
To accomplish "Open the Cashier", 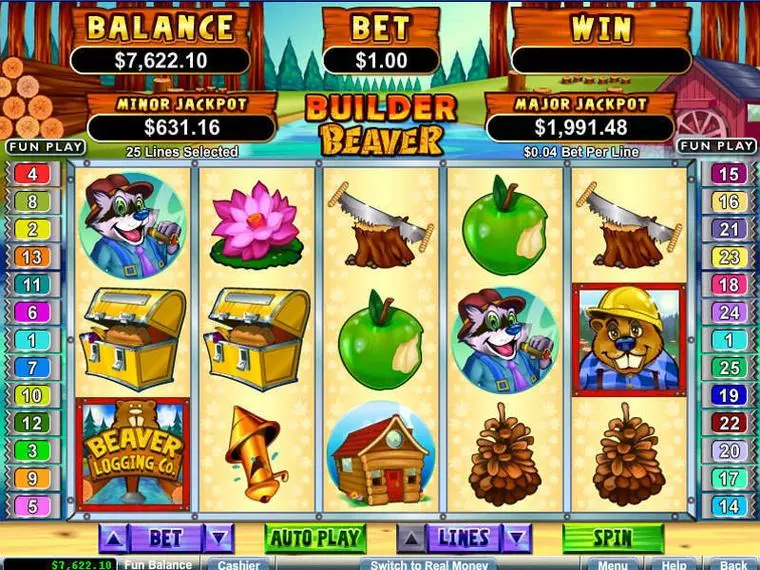I will (239, 564).
